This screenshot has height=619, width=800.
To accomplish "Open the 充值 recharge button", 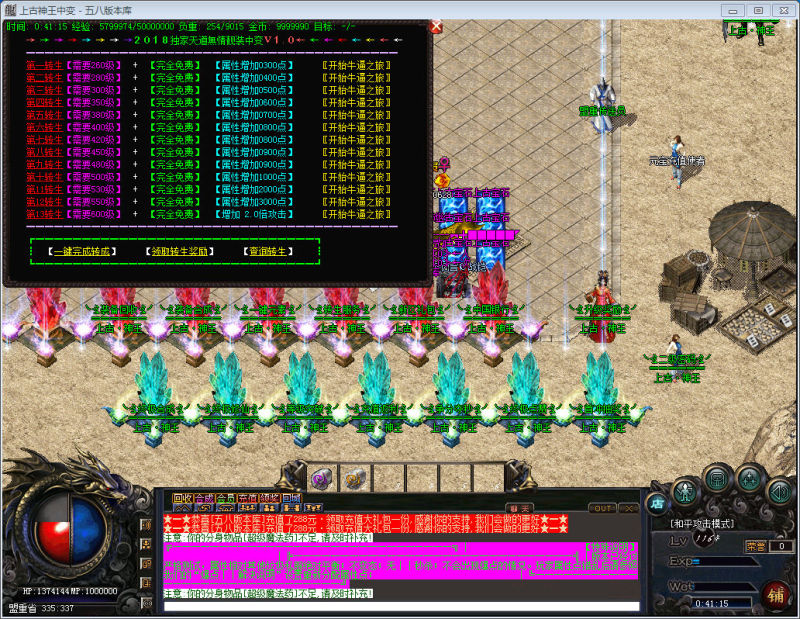I will click(x=248, y=498).
